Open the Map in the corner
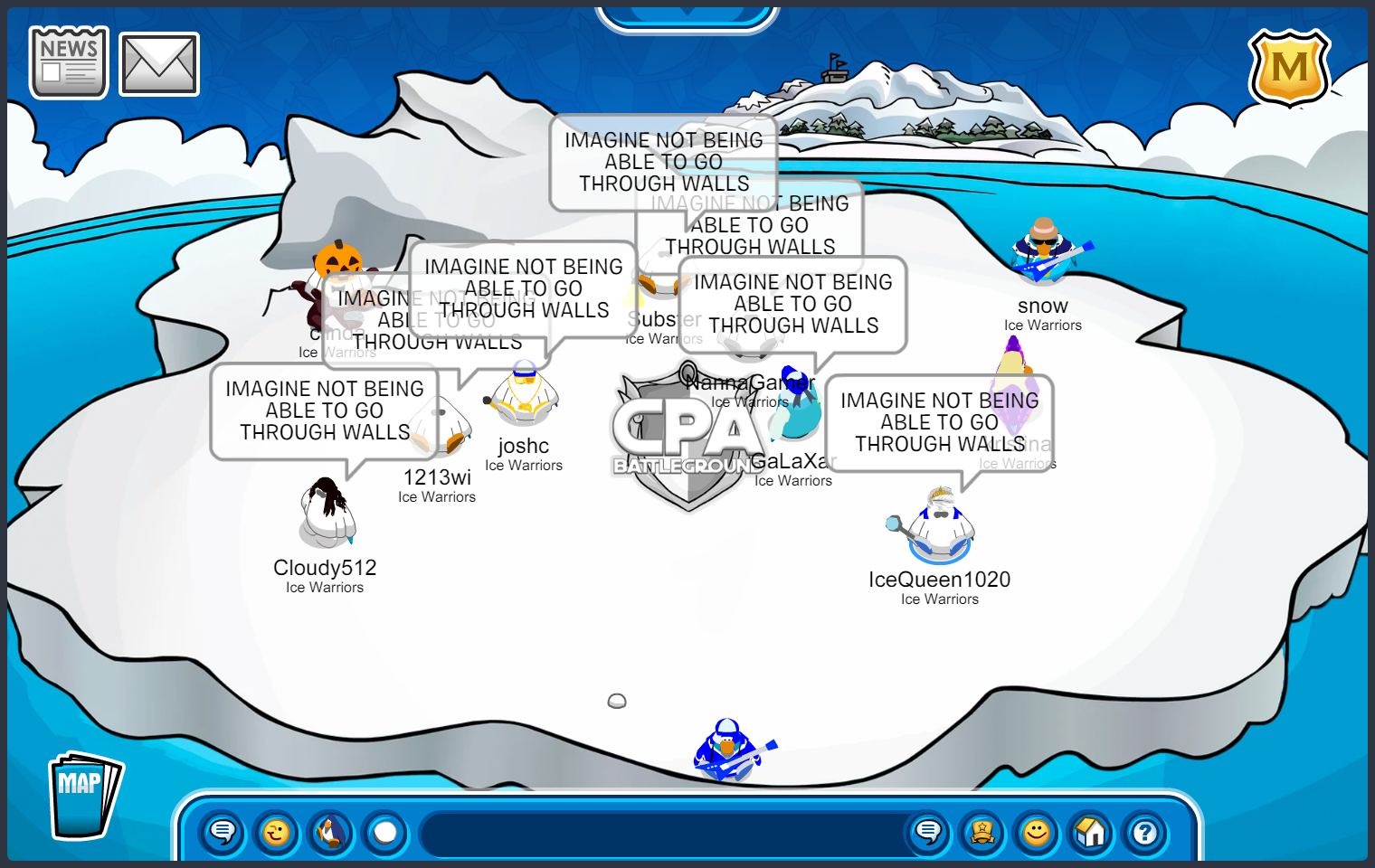 coord(83,797)
